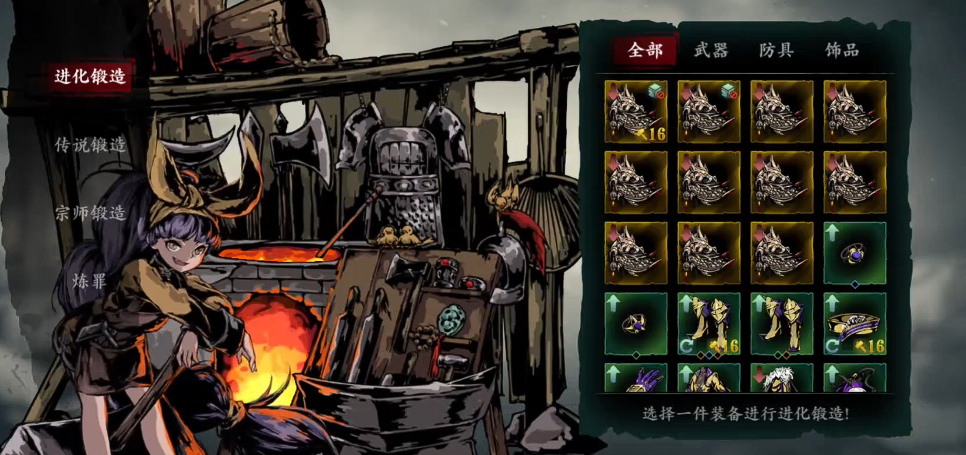This screenshot has width=966, height=455.
Task: Choose the 宗师锻造 master forging option
Action: [x=91, y=213]
